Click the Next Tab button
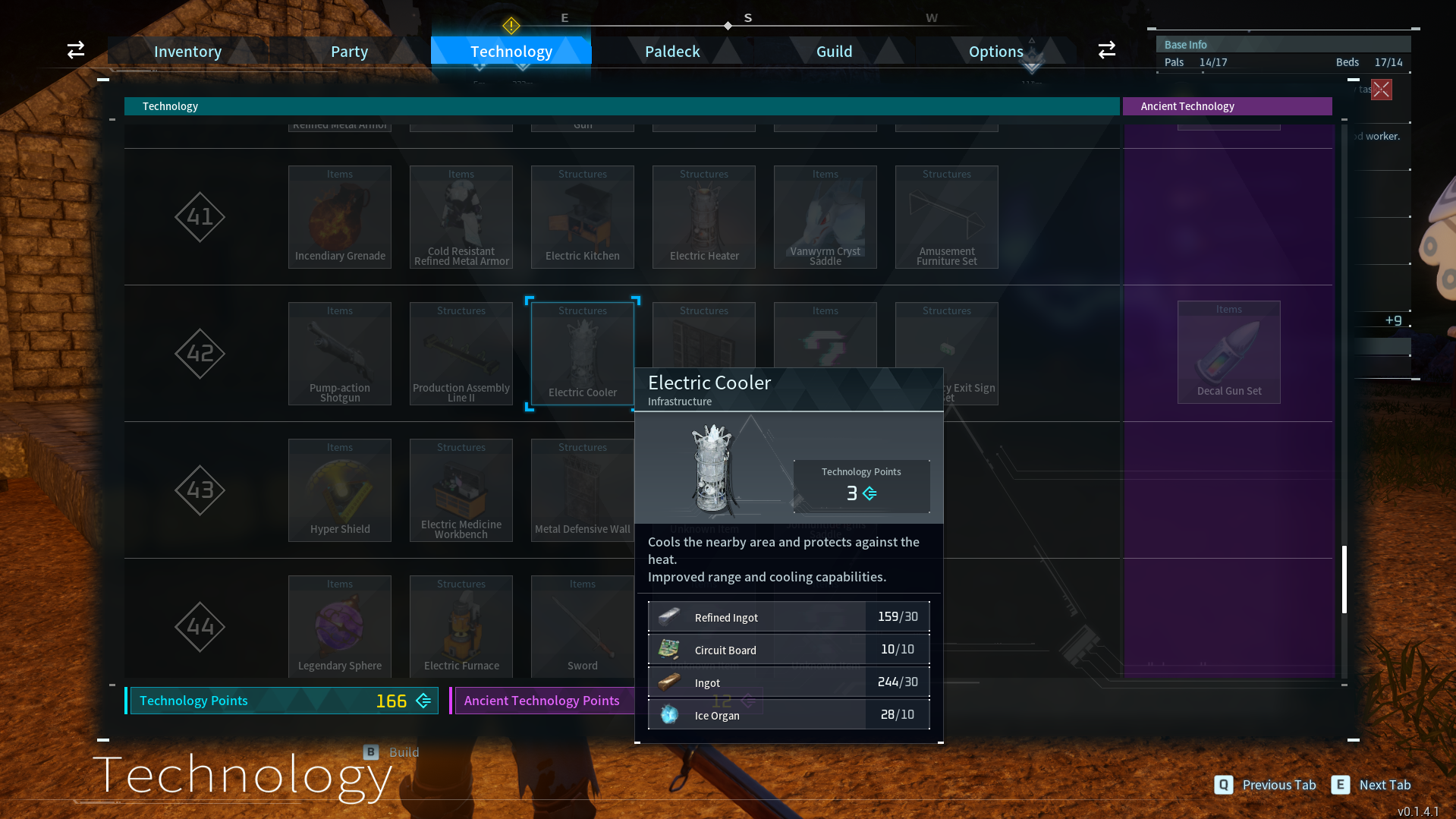Viewport: 1456px width, 819px height. [x=1370, y=785]
